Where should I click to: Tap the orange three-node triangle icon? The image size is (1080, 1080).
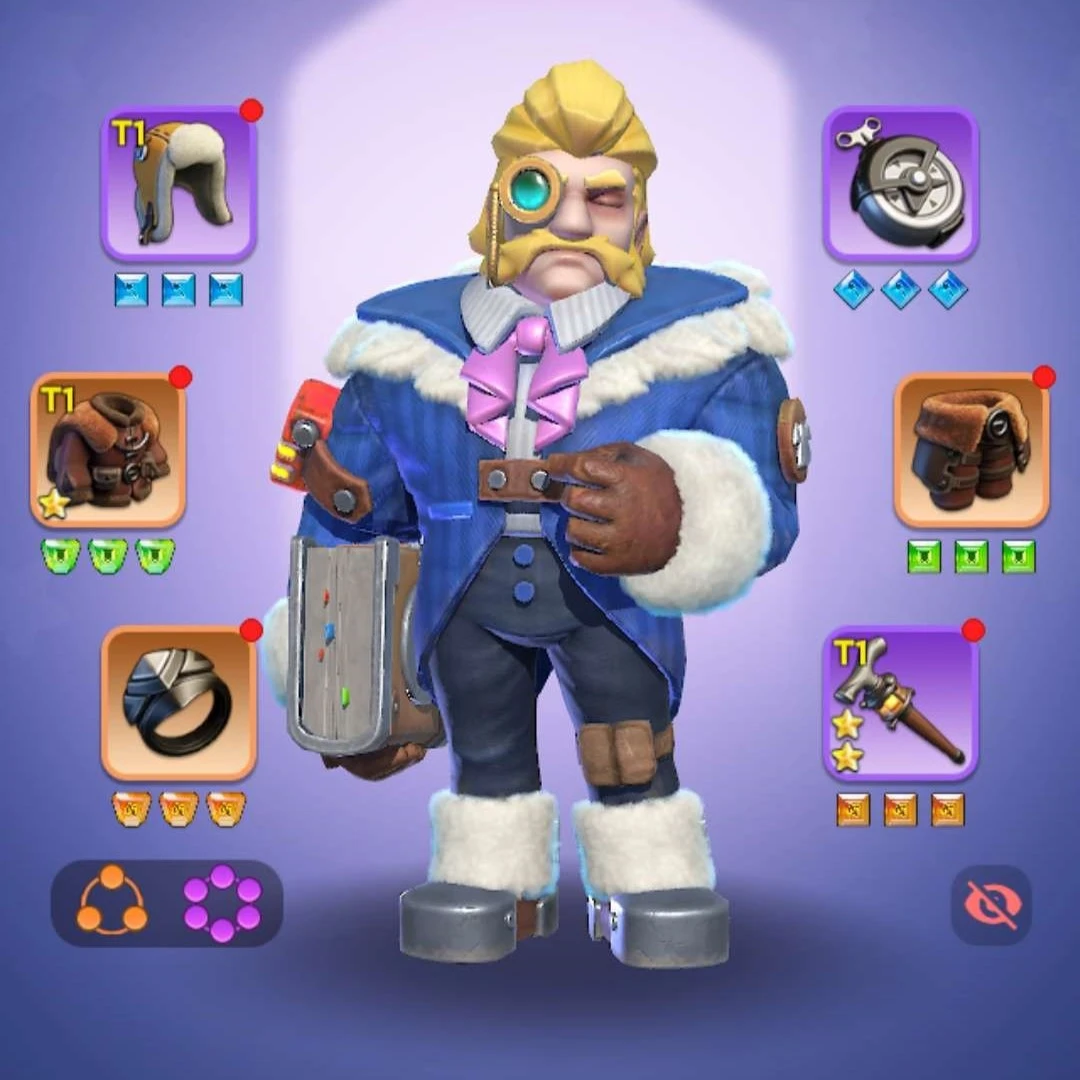point(112,902)
